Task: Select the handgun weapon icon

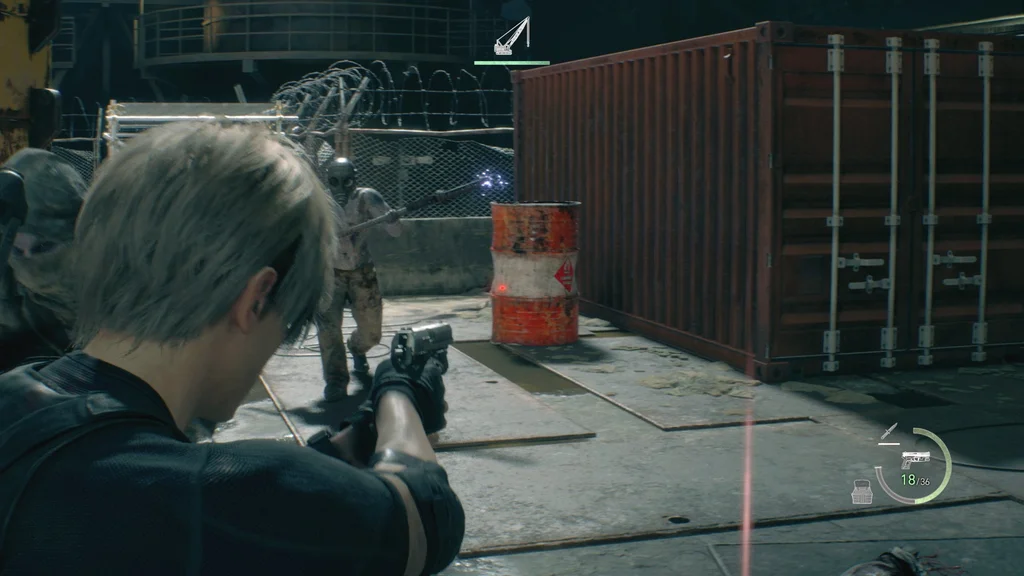Action: point(915,460)
